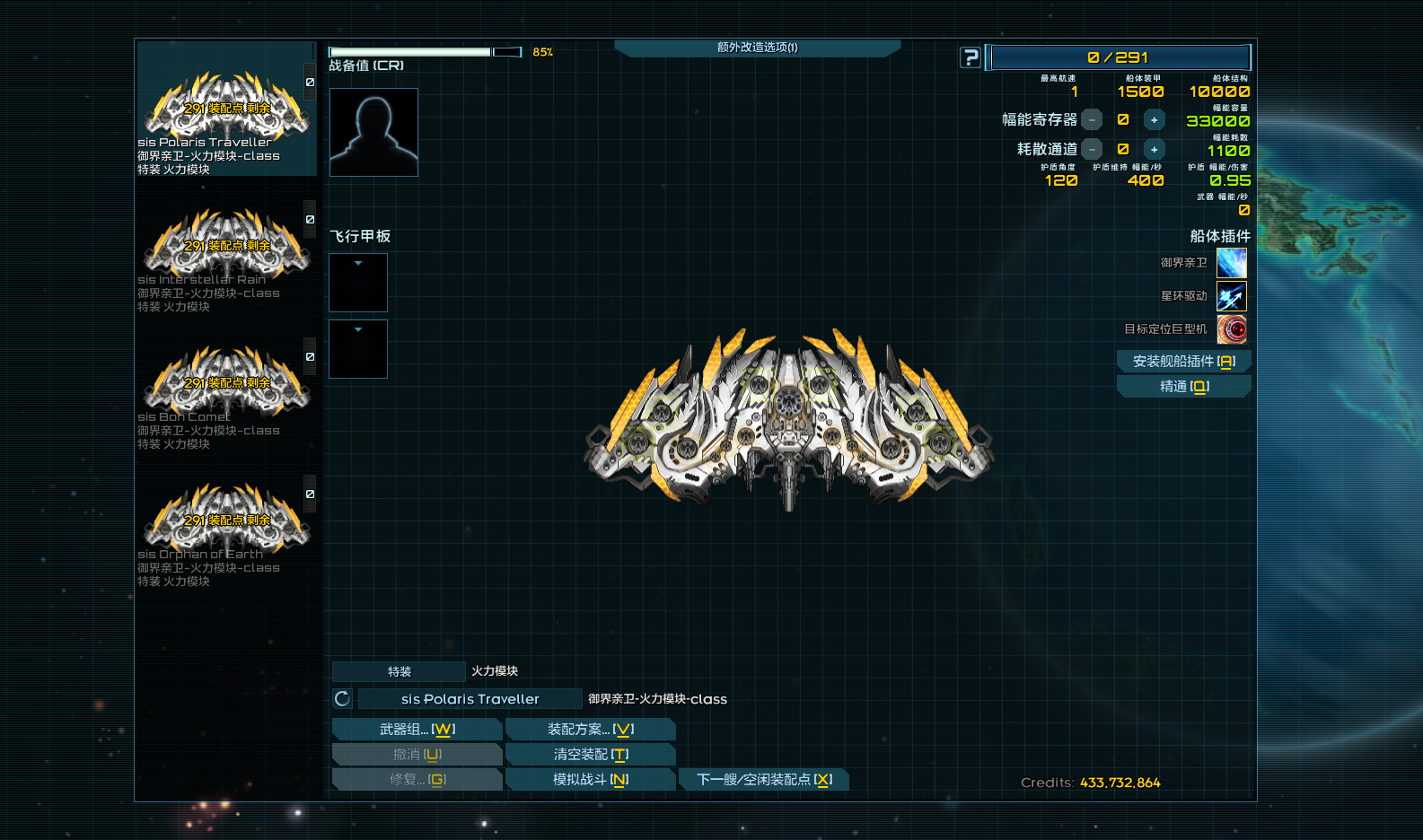This screenshot has width=1423, height=840.
Task: Click the ship rename refresh icon
Action: (x=342, y=699)
